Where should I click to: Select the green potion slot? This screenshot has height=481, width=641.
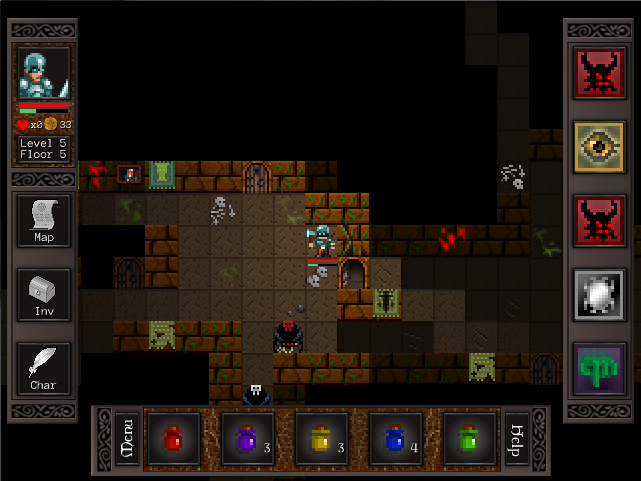pyautogui.click(x=470, y=438)
